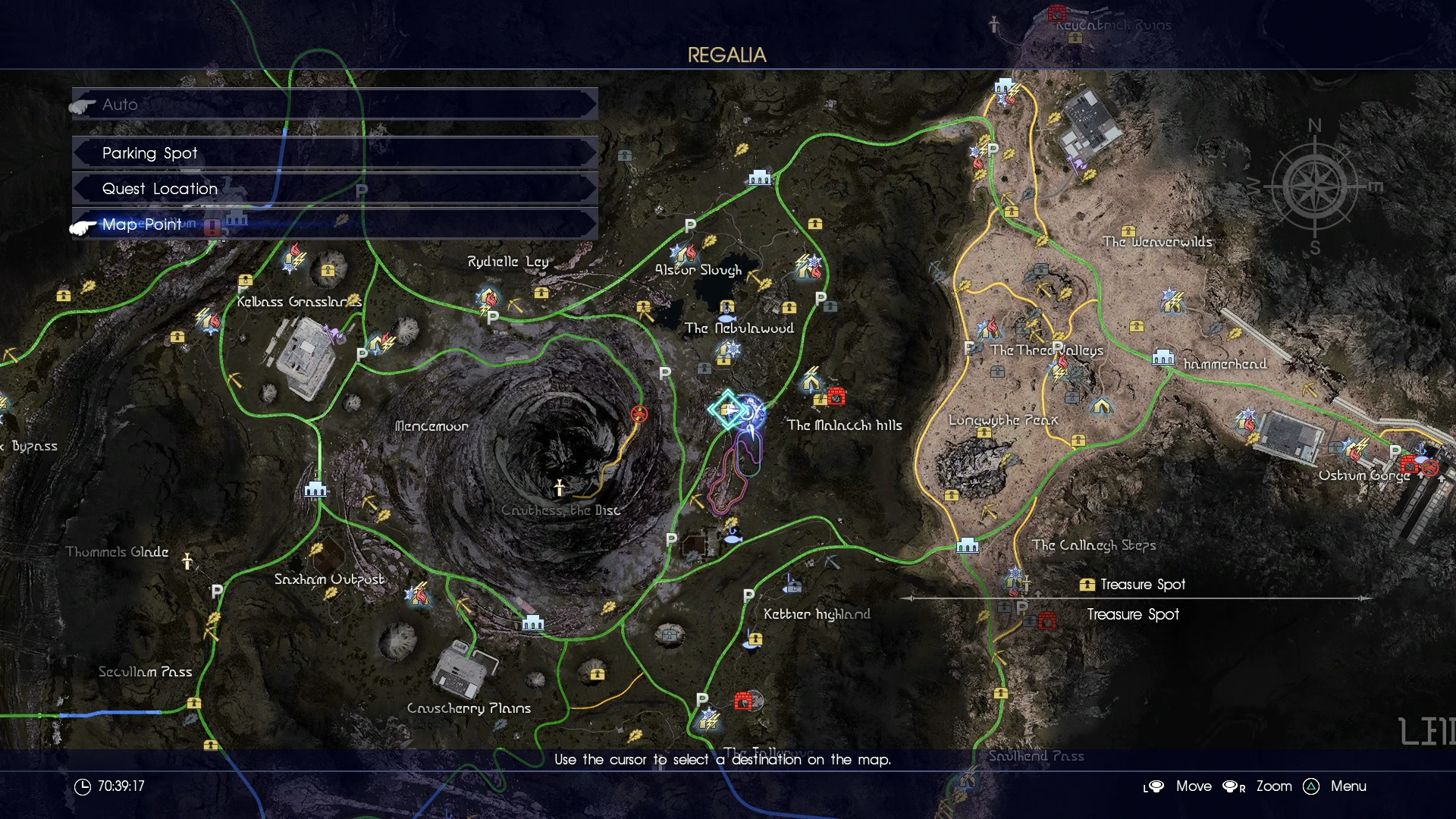1456x819 pixels.
Task: Click the red restaurant icon near The Malacchi hills
Action: point(837,394)
